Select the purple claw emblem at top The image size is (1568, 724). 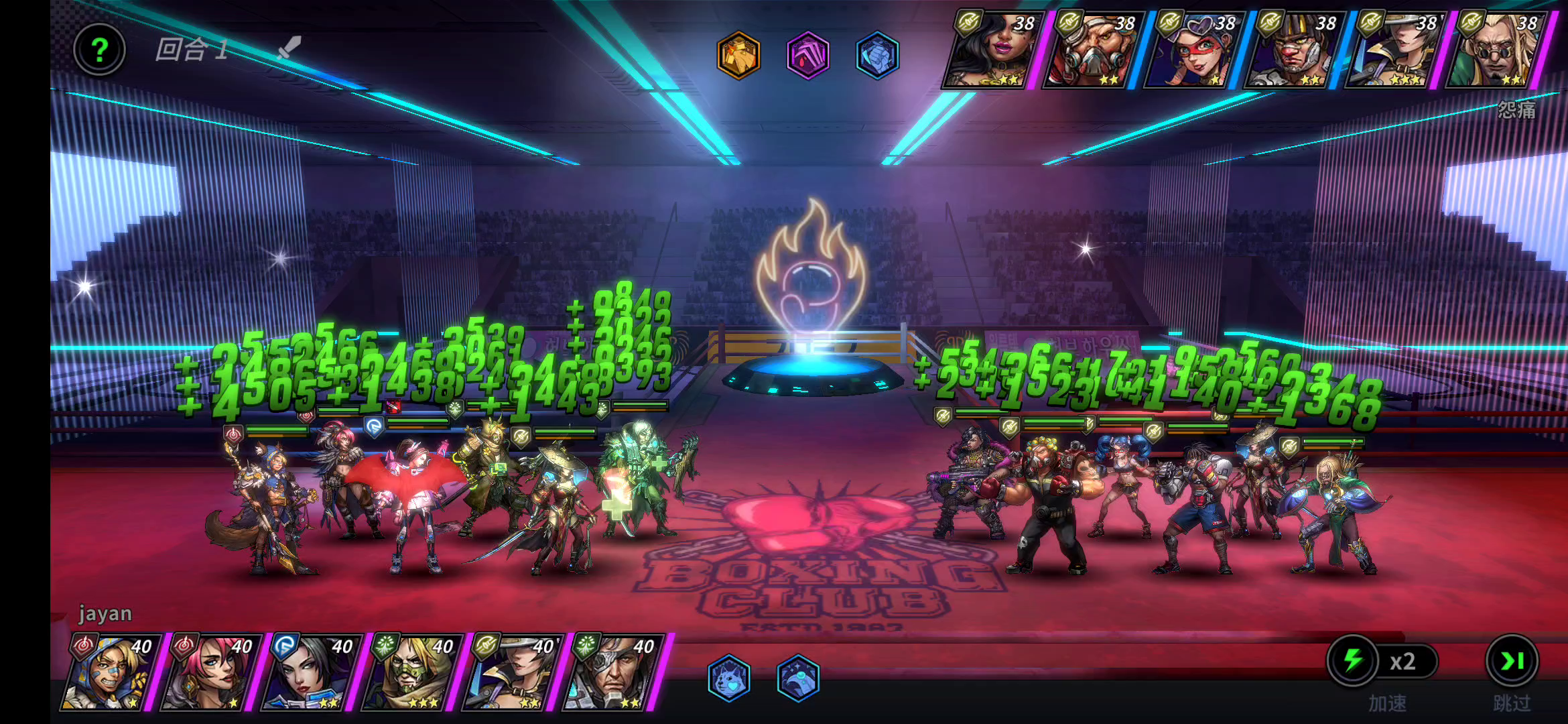(808, 55)
